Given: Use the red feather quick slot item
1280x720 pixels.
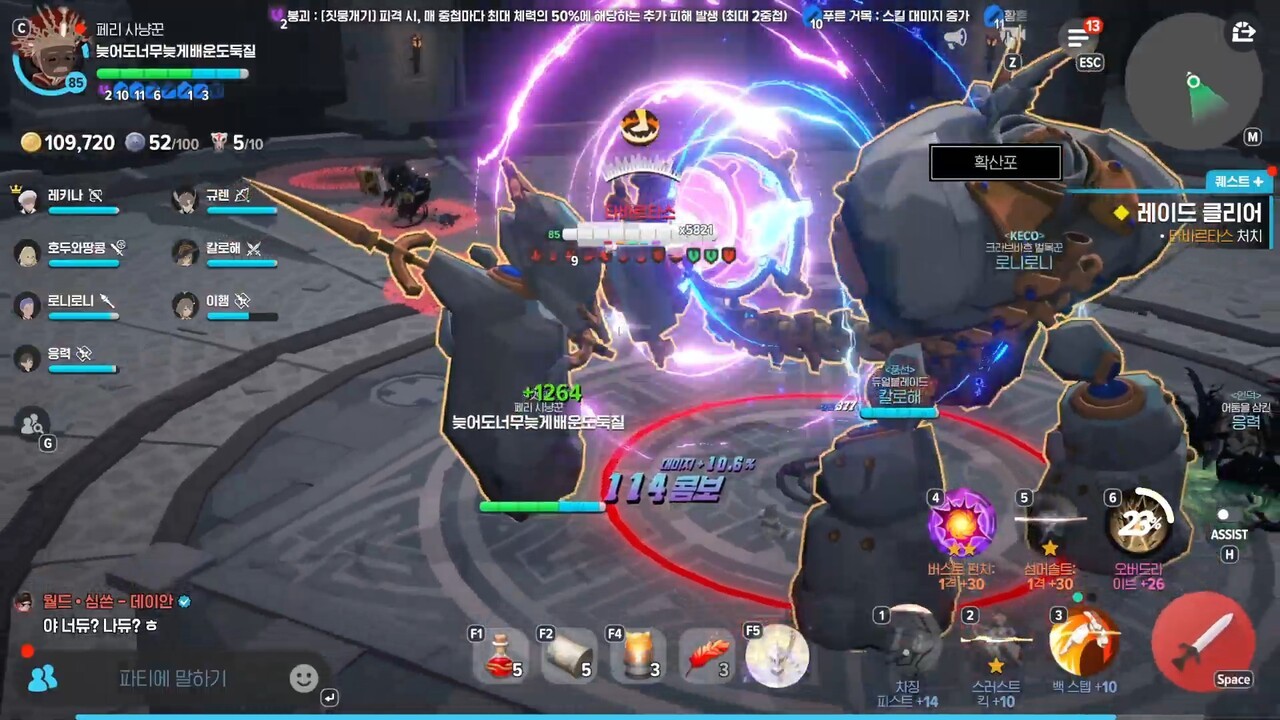Looking at the screenshot, I should point(706,657).
